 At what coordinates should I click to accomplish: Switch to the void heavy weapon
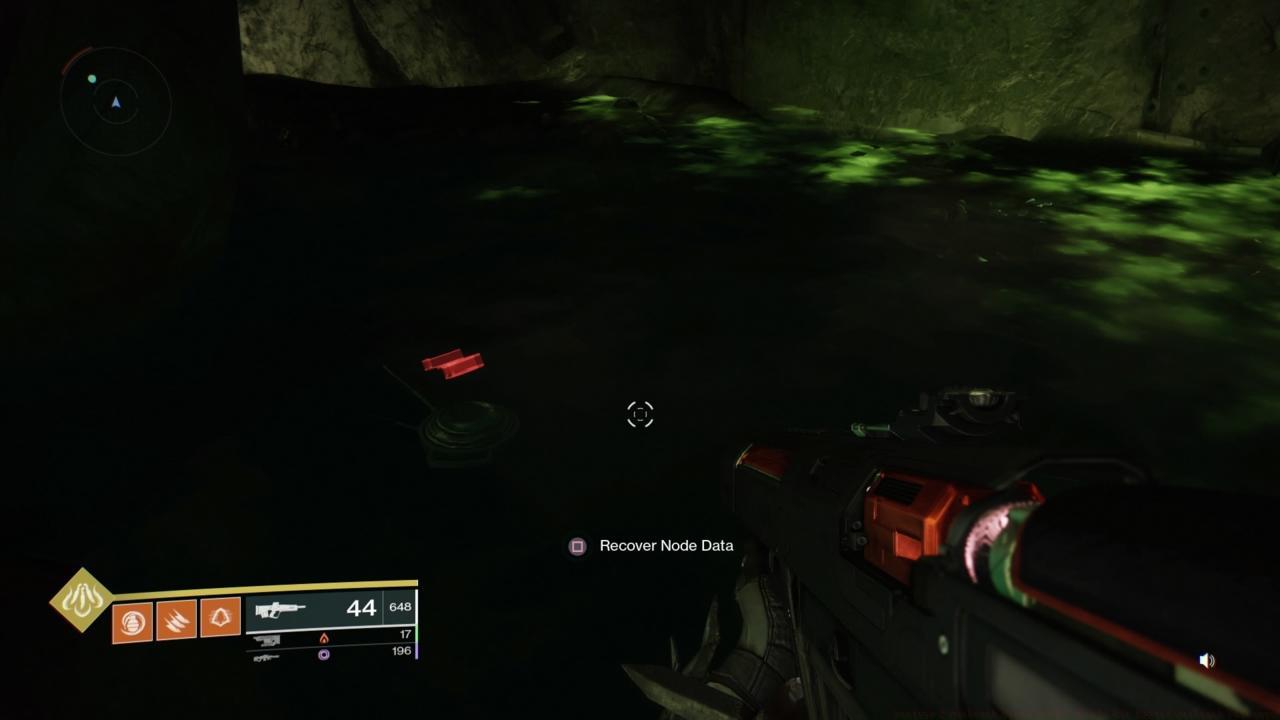268,656
